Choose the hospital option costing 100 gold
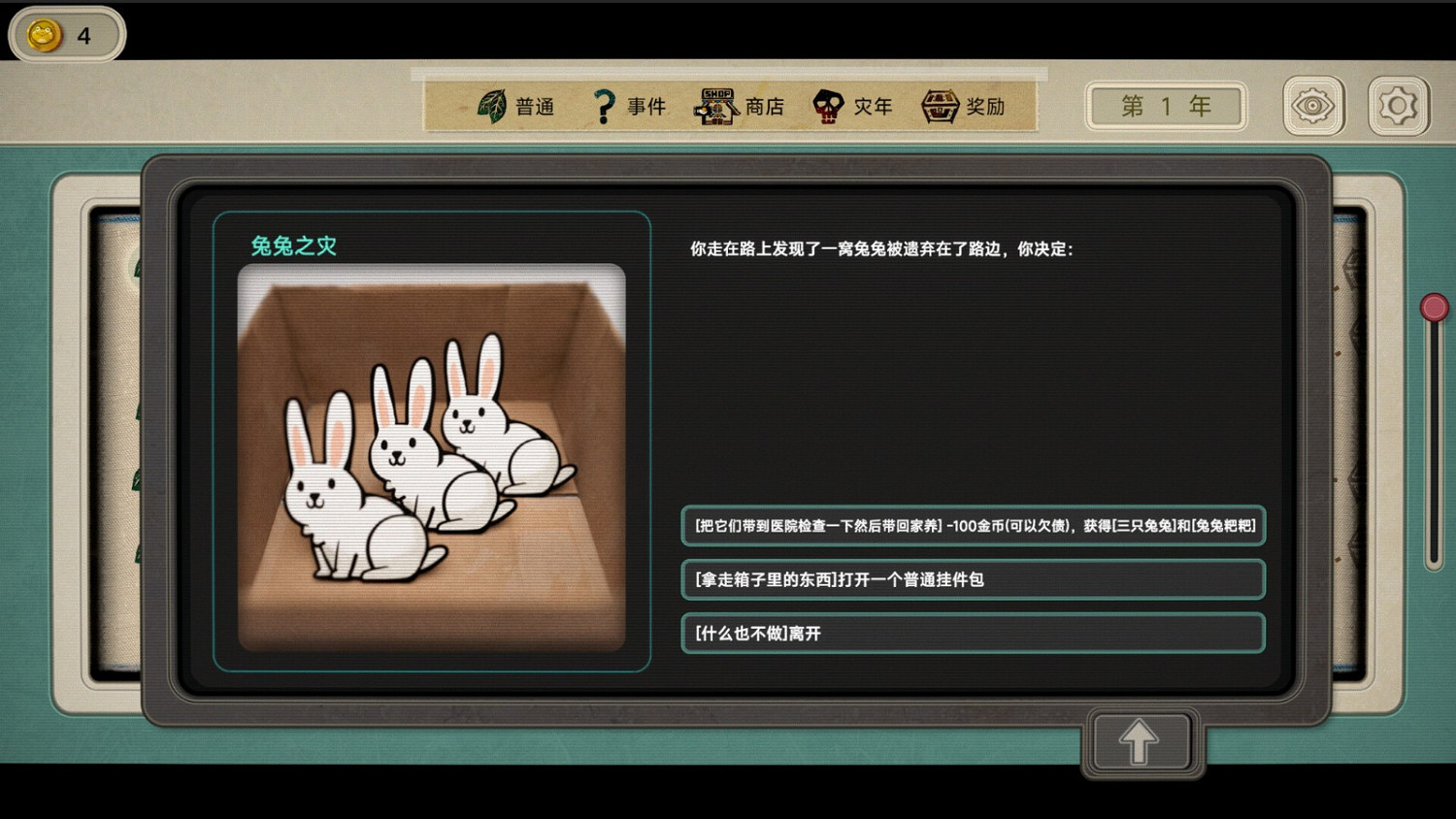Screen dimensions: 1456x819 click(x=971, y=526)
